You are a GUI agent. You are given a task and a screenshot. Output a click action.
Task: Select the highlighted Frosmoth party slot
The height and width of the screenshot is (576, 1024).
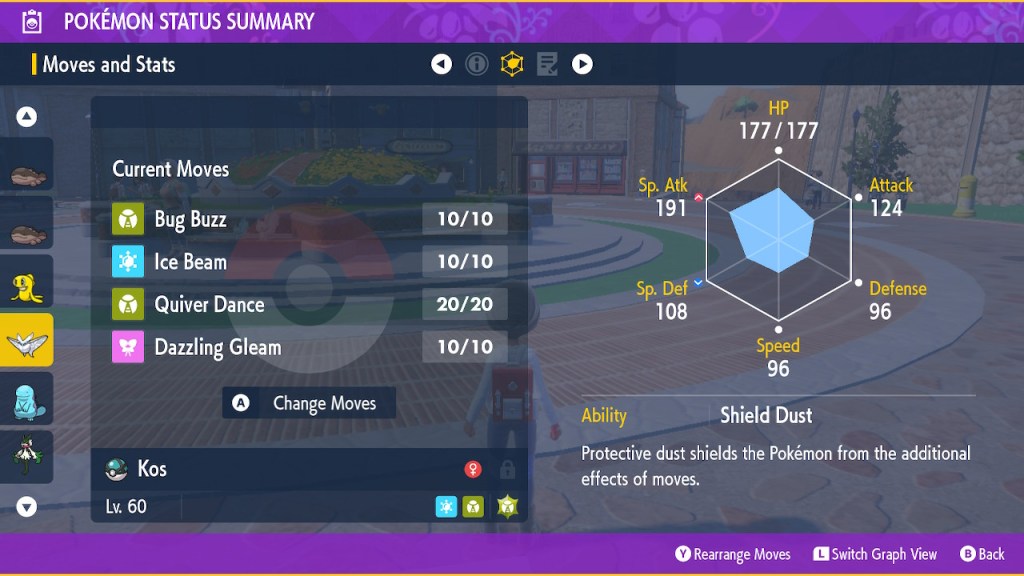[x=27, y=342]
